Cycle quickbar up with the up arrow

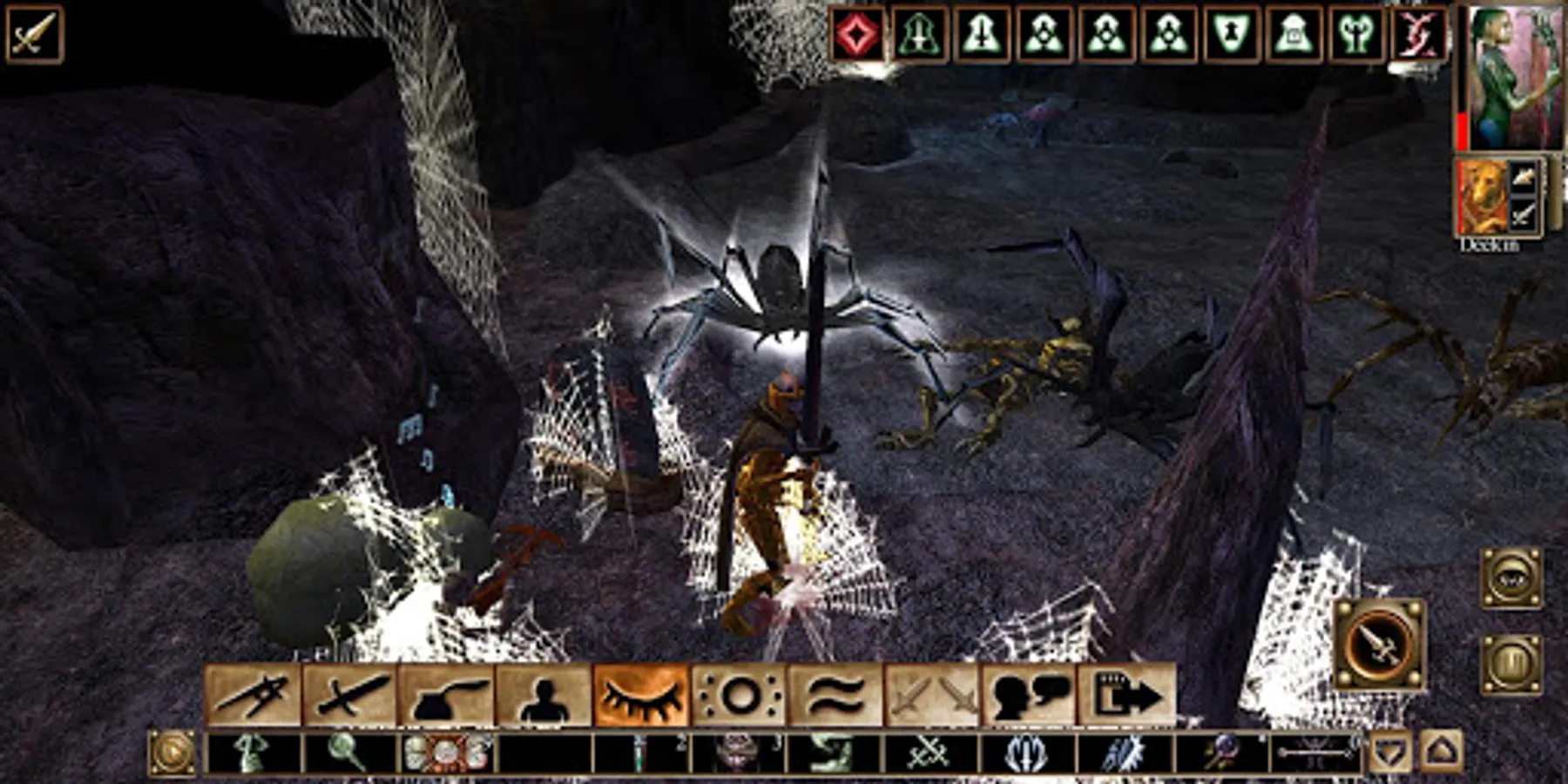click(x=1441, y=753)
